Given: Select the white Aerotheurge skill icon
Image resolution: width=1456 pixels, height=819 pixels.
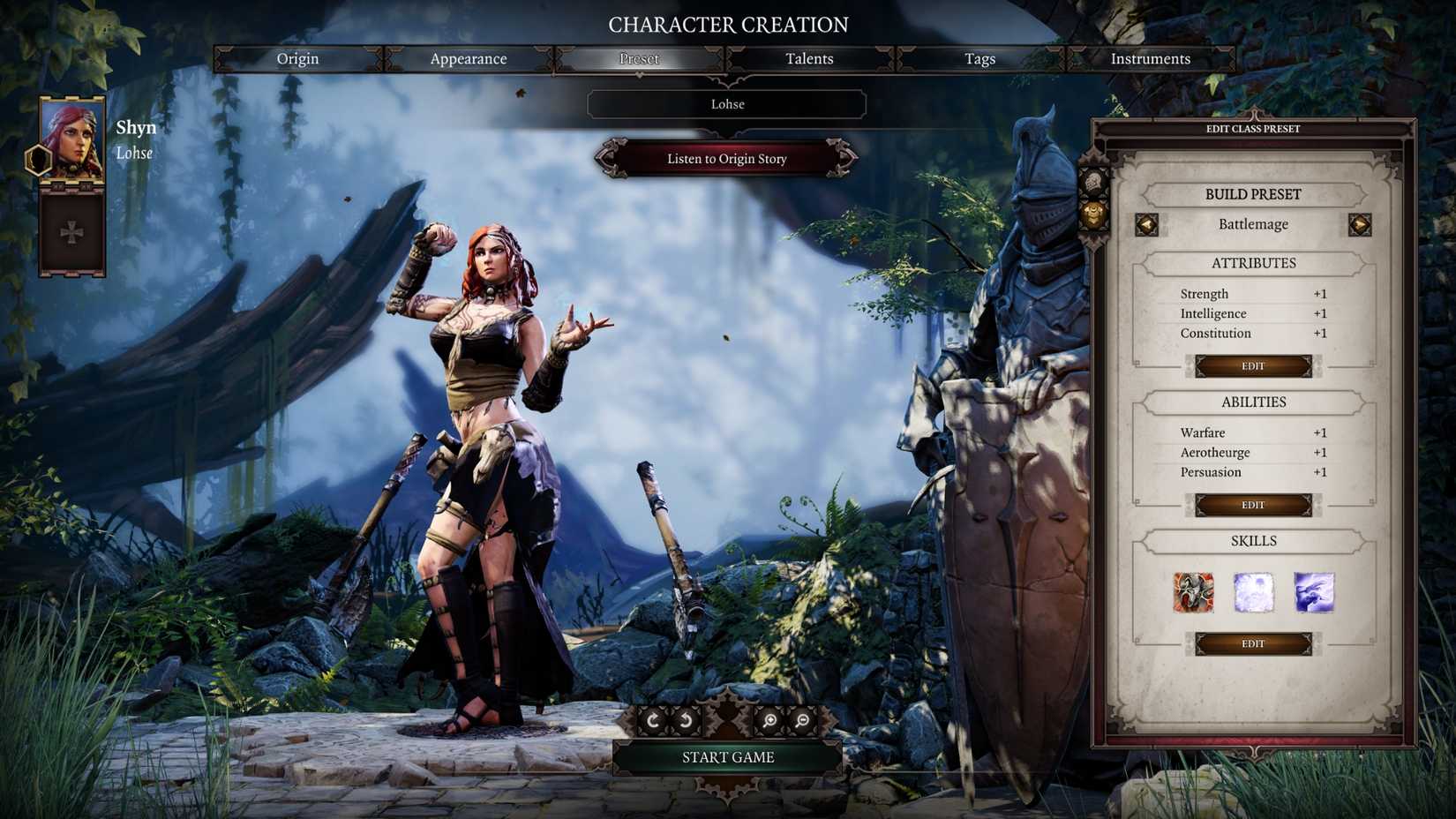Looking at the screenshot, I should [x=1253, y=593].
